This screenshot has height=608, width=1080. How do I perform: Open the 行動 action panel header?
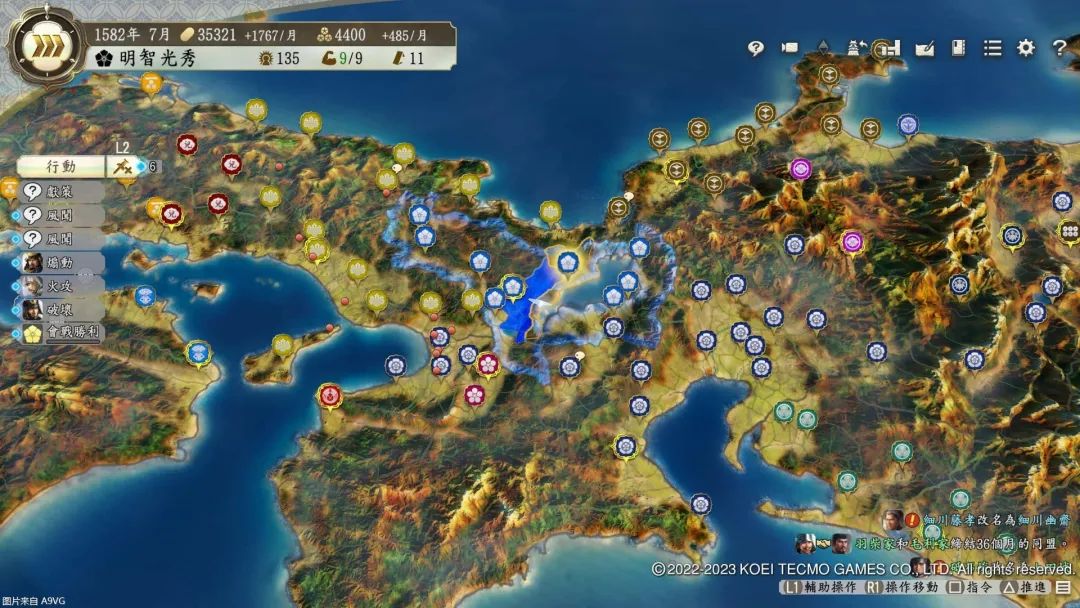point(61,166)
